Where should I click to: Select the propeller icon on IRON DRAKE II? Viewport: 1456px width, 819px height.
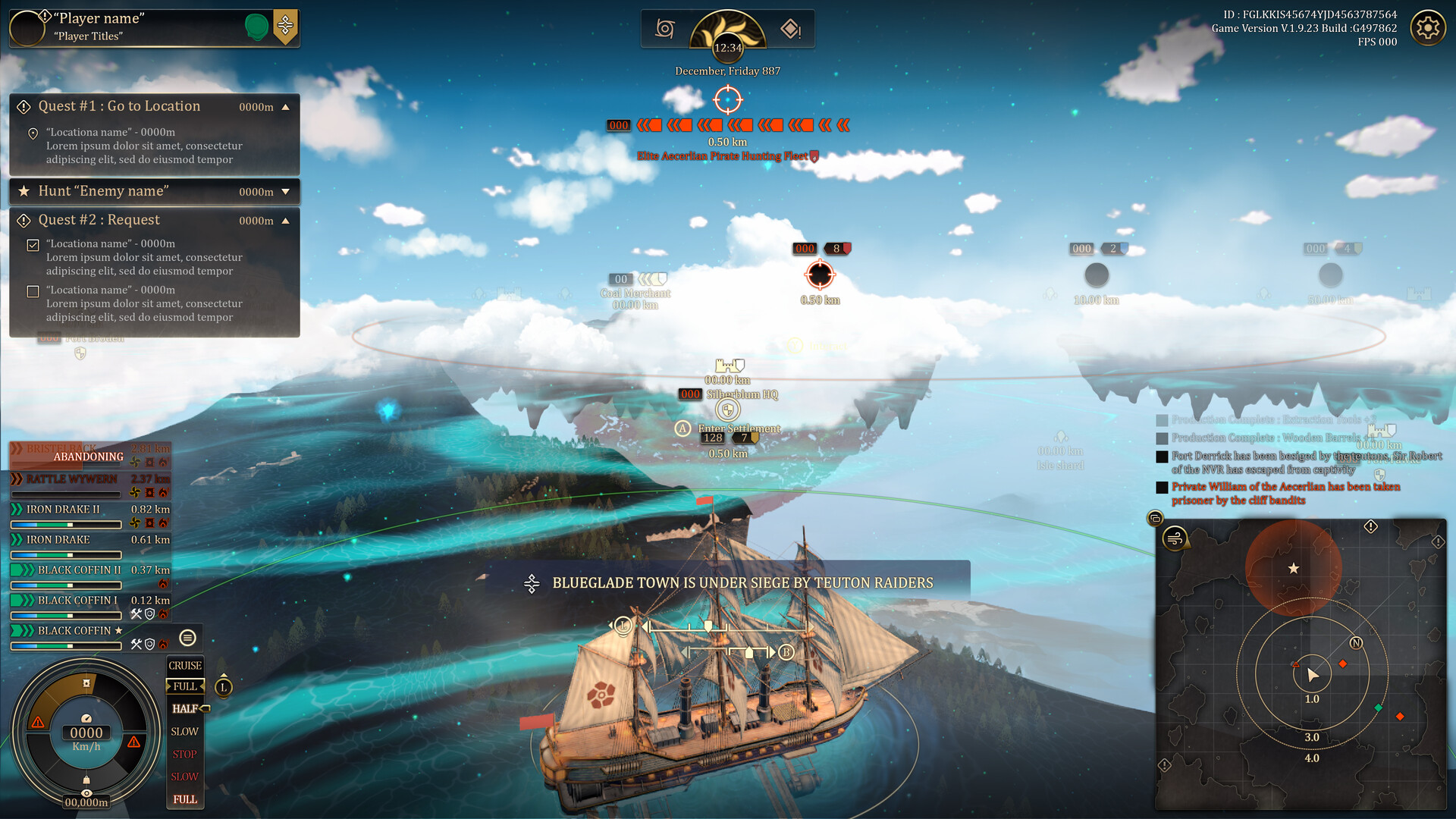pyautogui.click(x=134, y=523)
